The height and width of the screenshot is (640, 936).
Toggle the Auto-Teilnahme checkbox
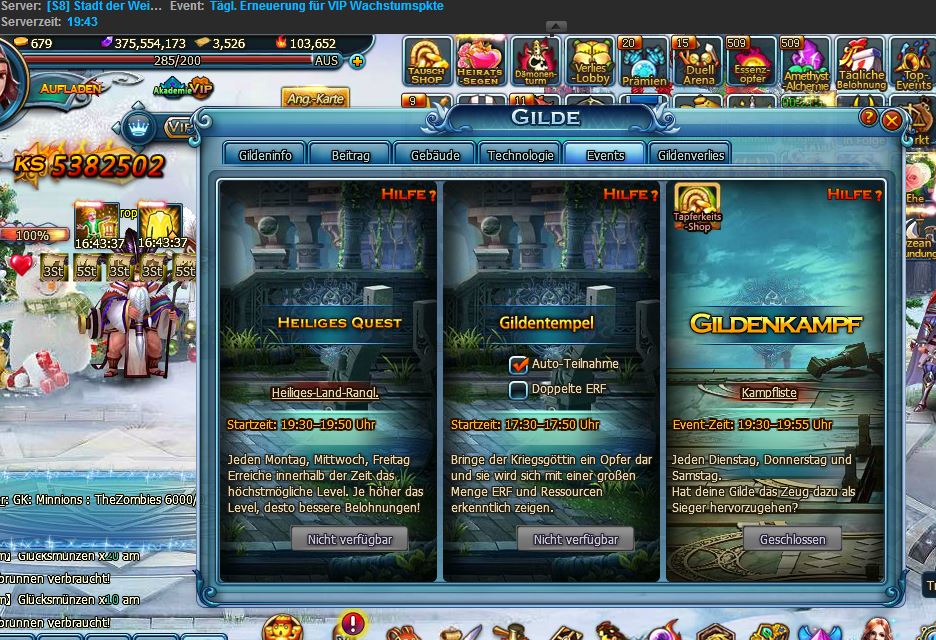coord(518,365)
